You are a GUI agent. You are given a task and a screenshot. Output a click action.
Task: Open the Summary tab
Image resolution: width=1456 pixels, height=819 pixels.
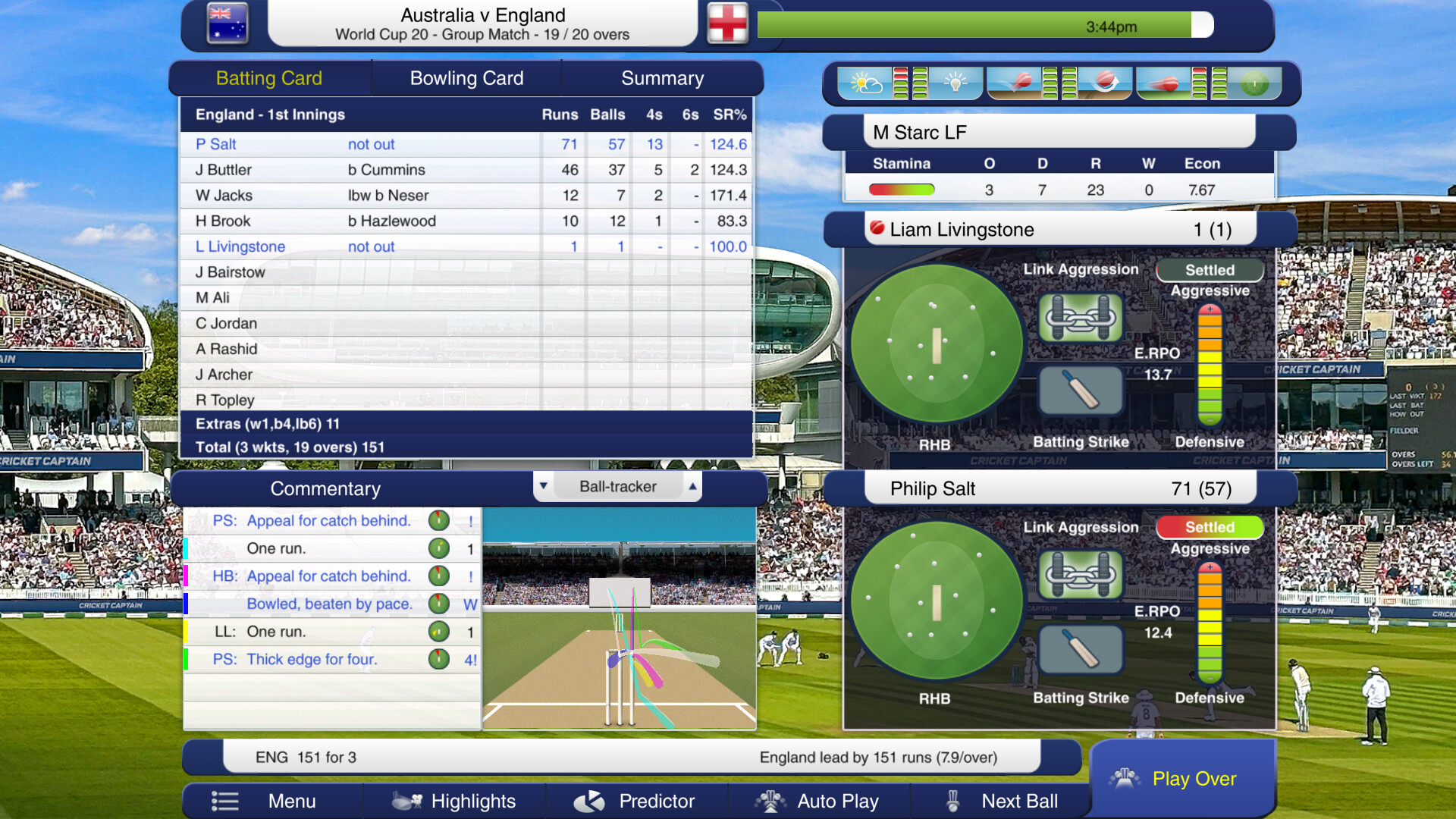tap(662, 77)
